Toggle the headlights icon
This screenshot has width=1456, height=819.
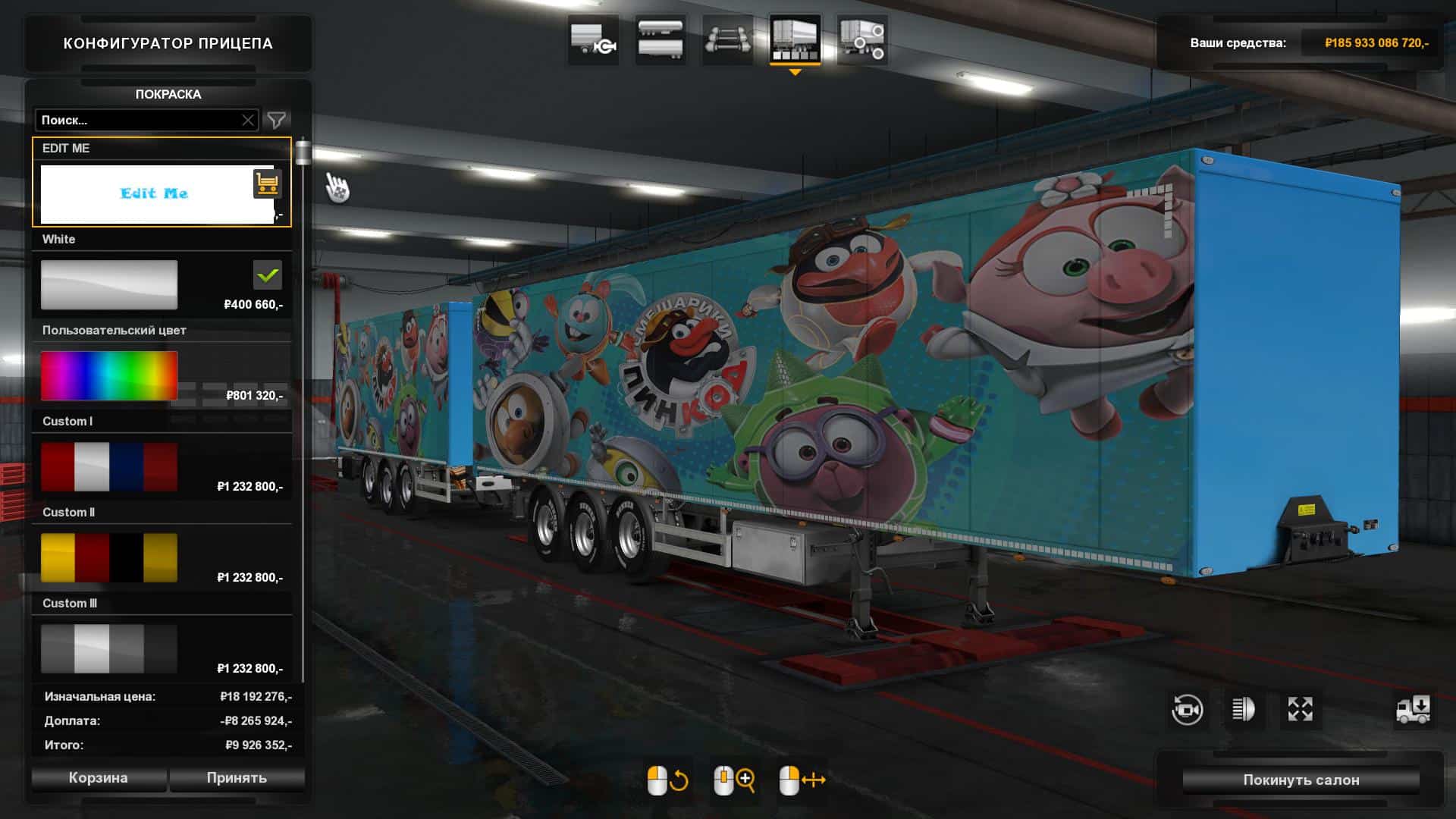[1244, 710]
